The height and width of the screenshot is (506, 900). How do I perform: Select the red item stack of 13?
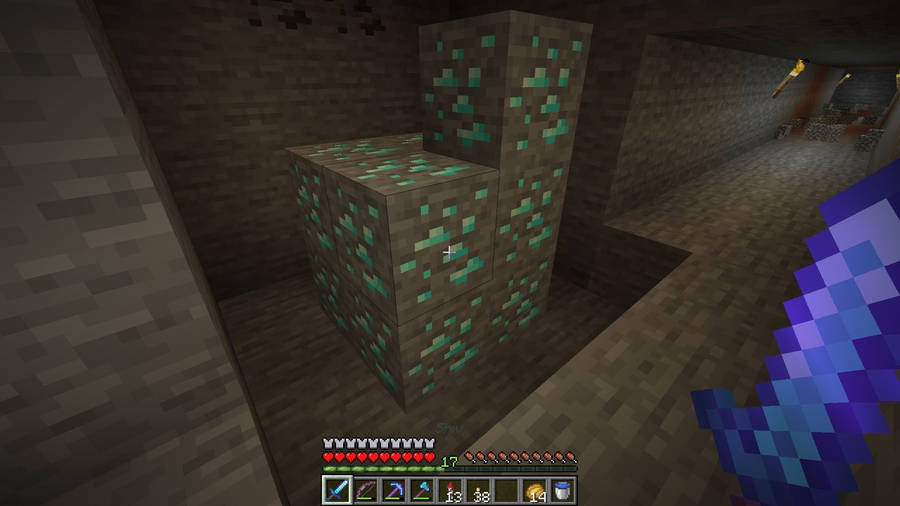click(x=450, y=490)
